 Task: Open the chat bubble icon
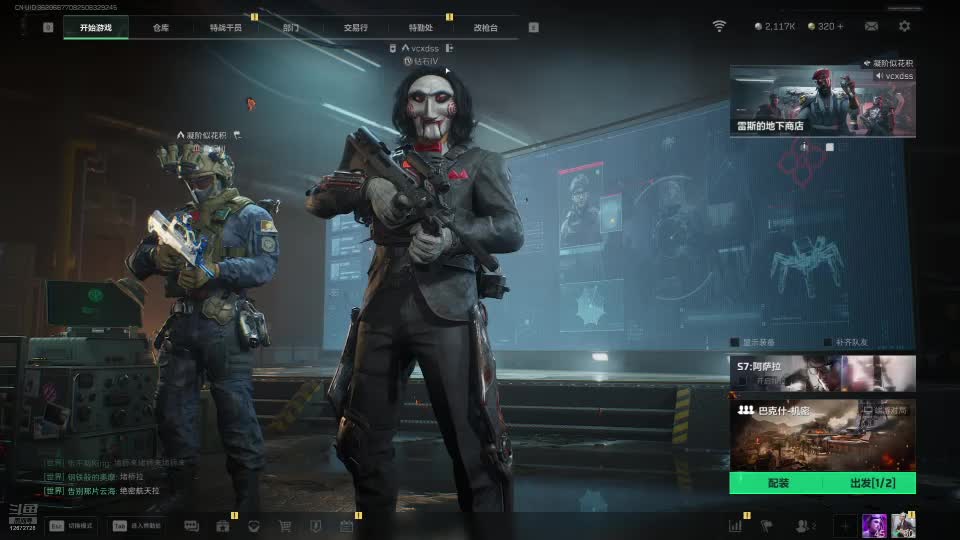click(x=191, y=526)
